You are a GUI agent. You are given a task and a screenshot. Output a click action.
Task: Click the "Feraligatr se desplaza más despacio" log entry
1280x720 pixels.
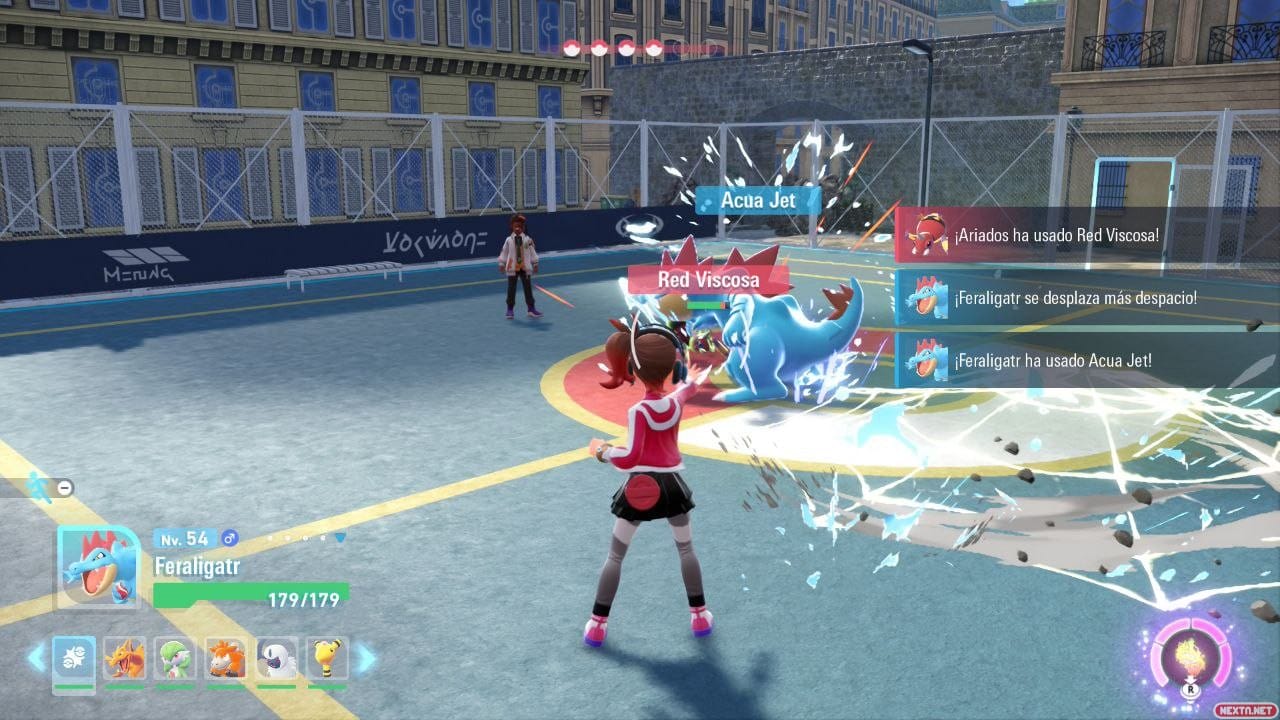click(x=1086, y=298)
